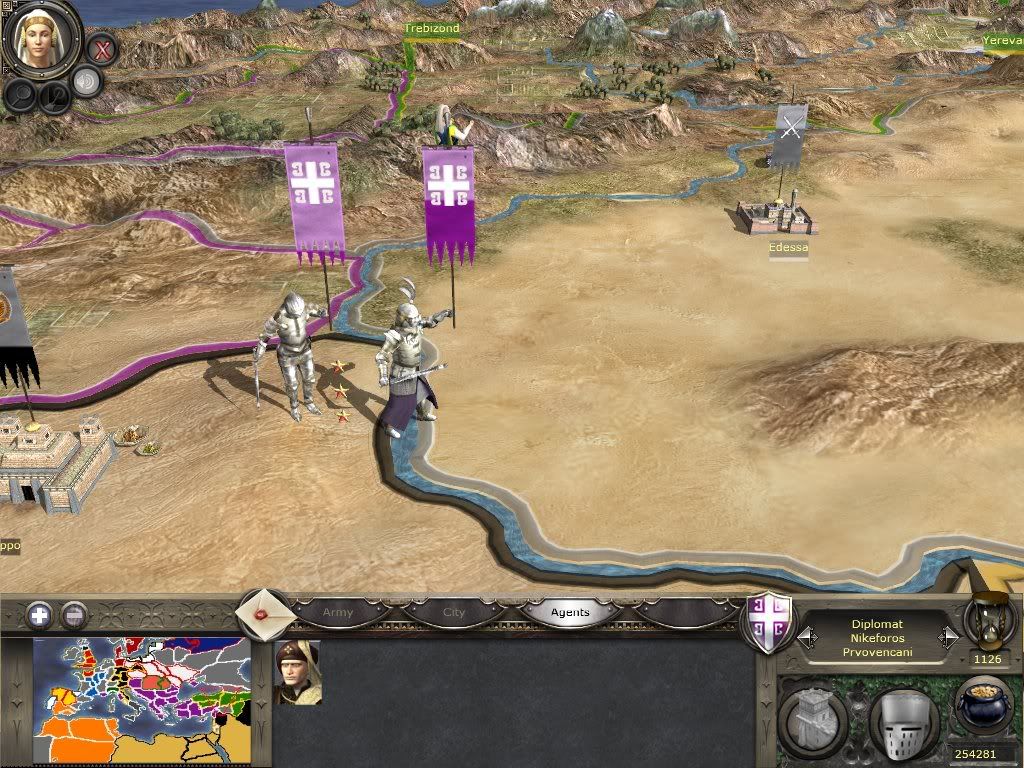Open finances via the gold pot icon
This screenshot has width=1024, height=768.
pos(985,705)
